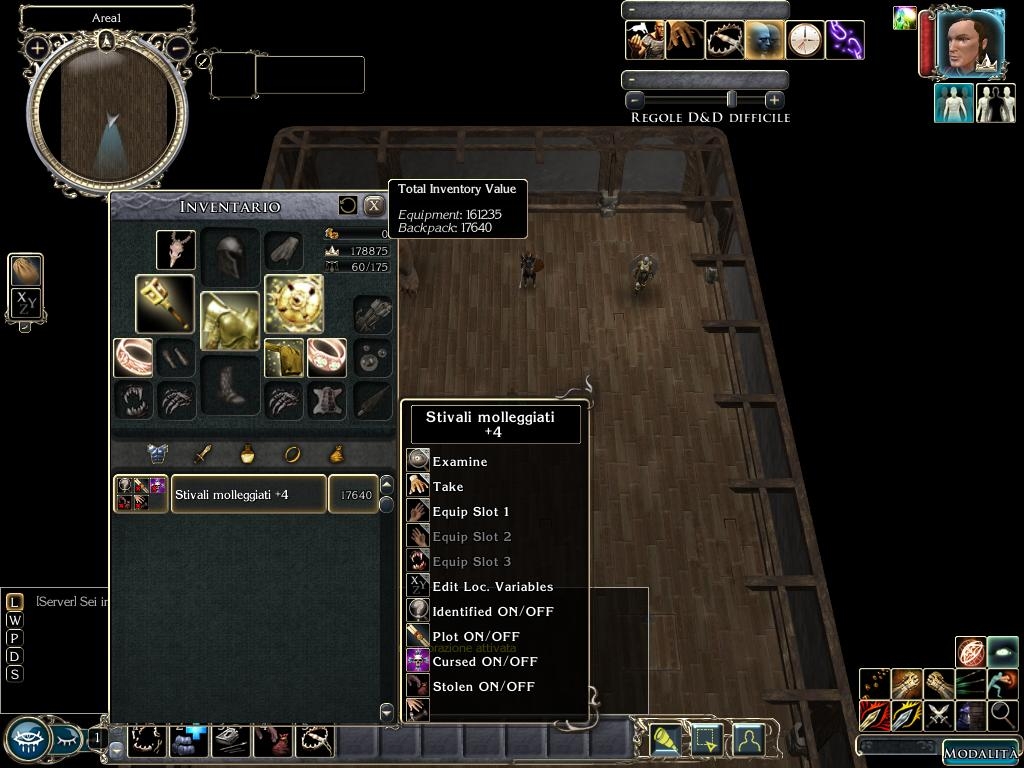Zoom in the minimap with plus button
The width and height of the screenshot is (1024, 768).
(x=38, y=47)
